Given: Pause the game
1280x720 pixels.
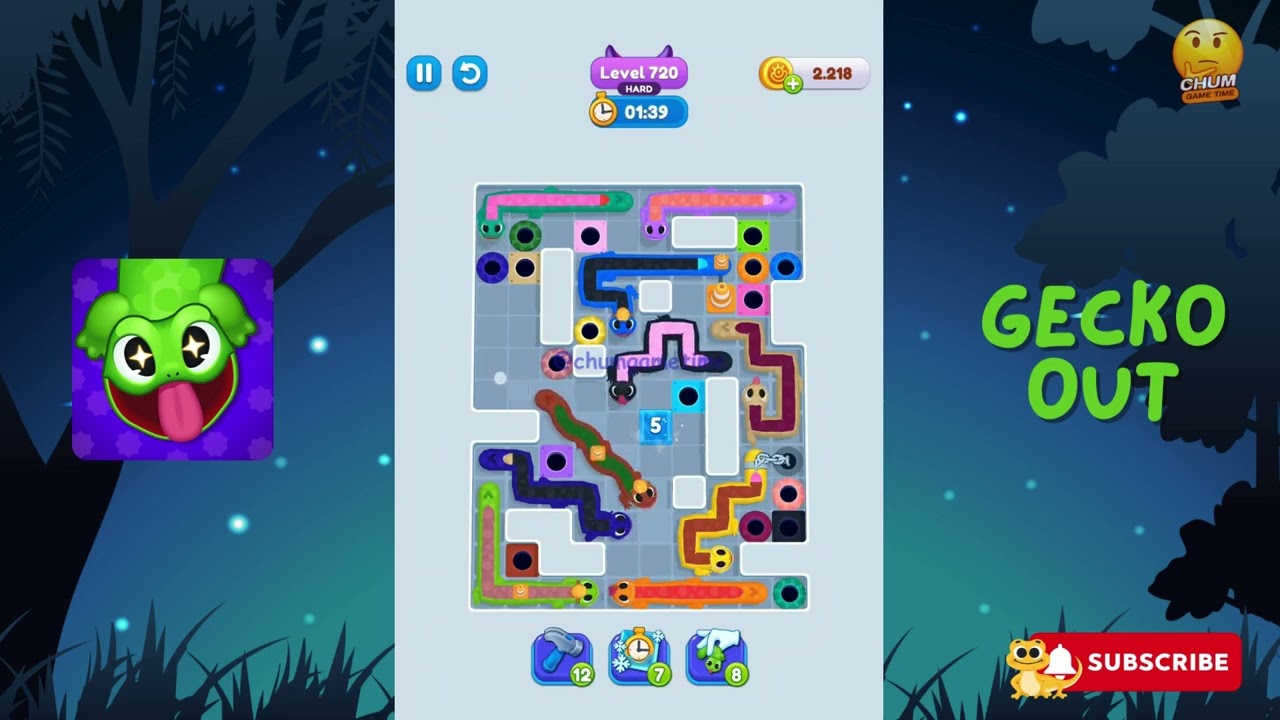Looking at the screenshot, I should [423, 73].
